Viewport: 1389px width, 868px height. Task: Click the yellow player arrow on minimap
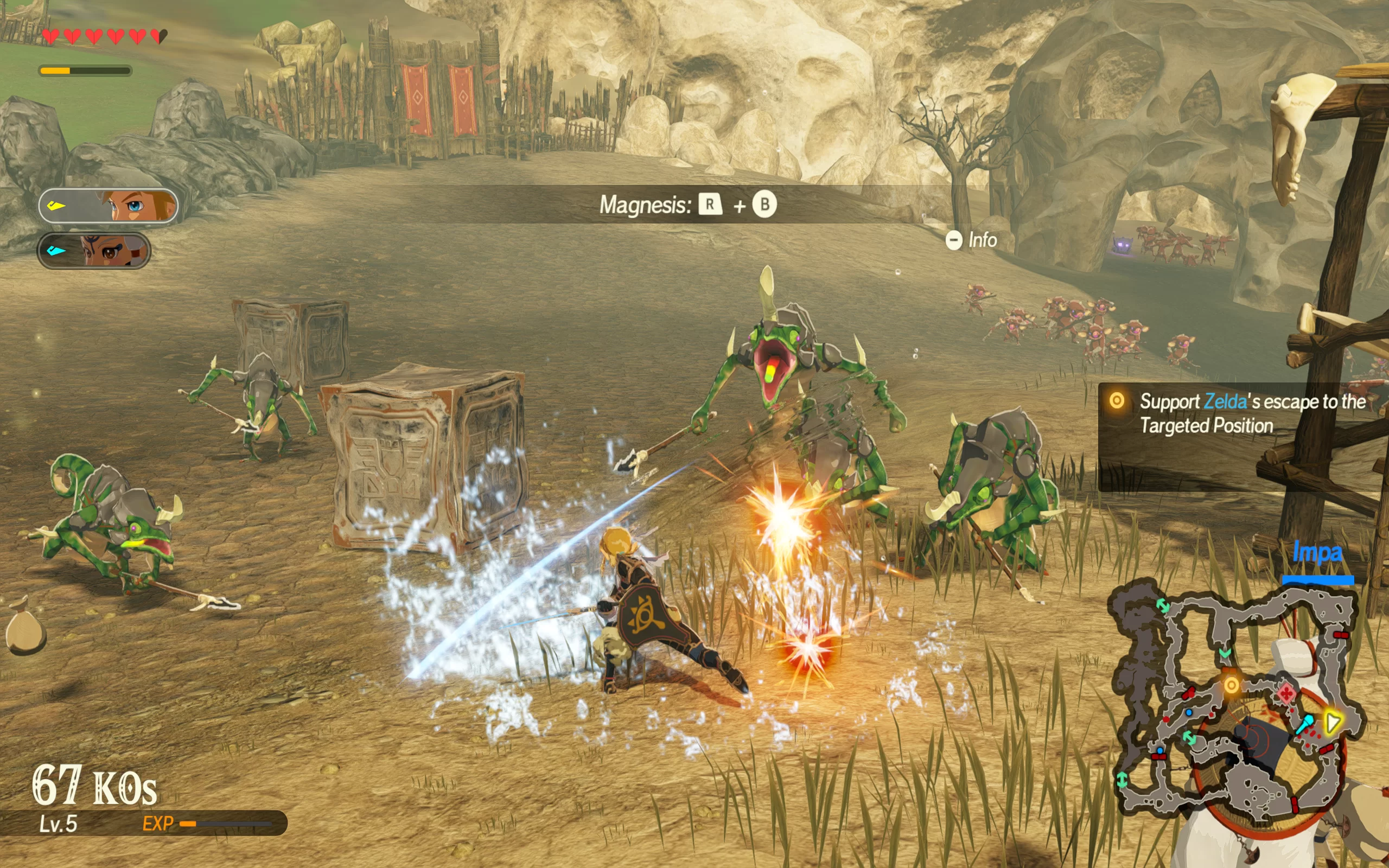pos(1331,722)
